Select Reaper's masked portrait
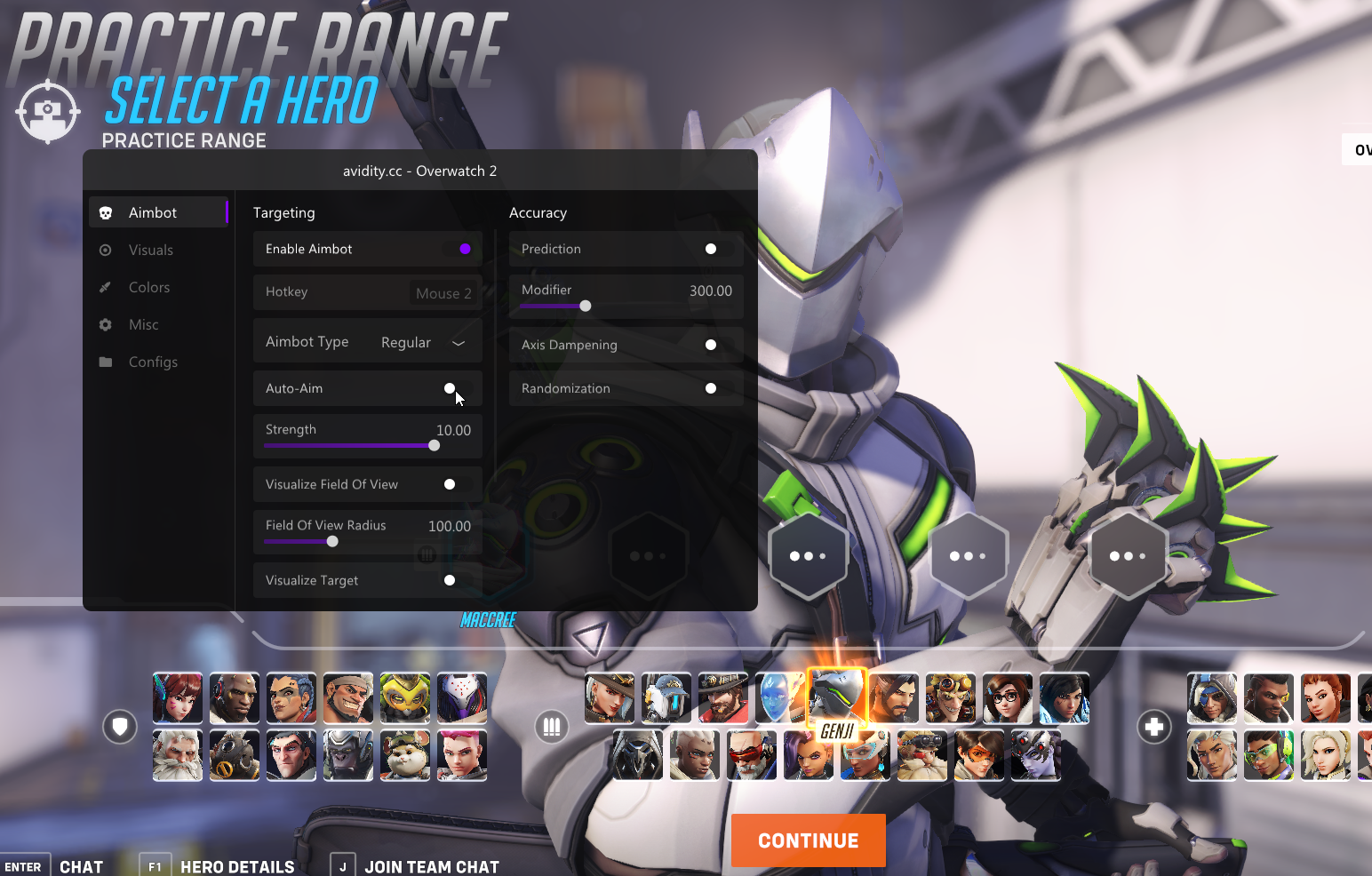Screen dimensions: 1372x876 tap(638, 755)
